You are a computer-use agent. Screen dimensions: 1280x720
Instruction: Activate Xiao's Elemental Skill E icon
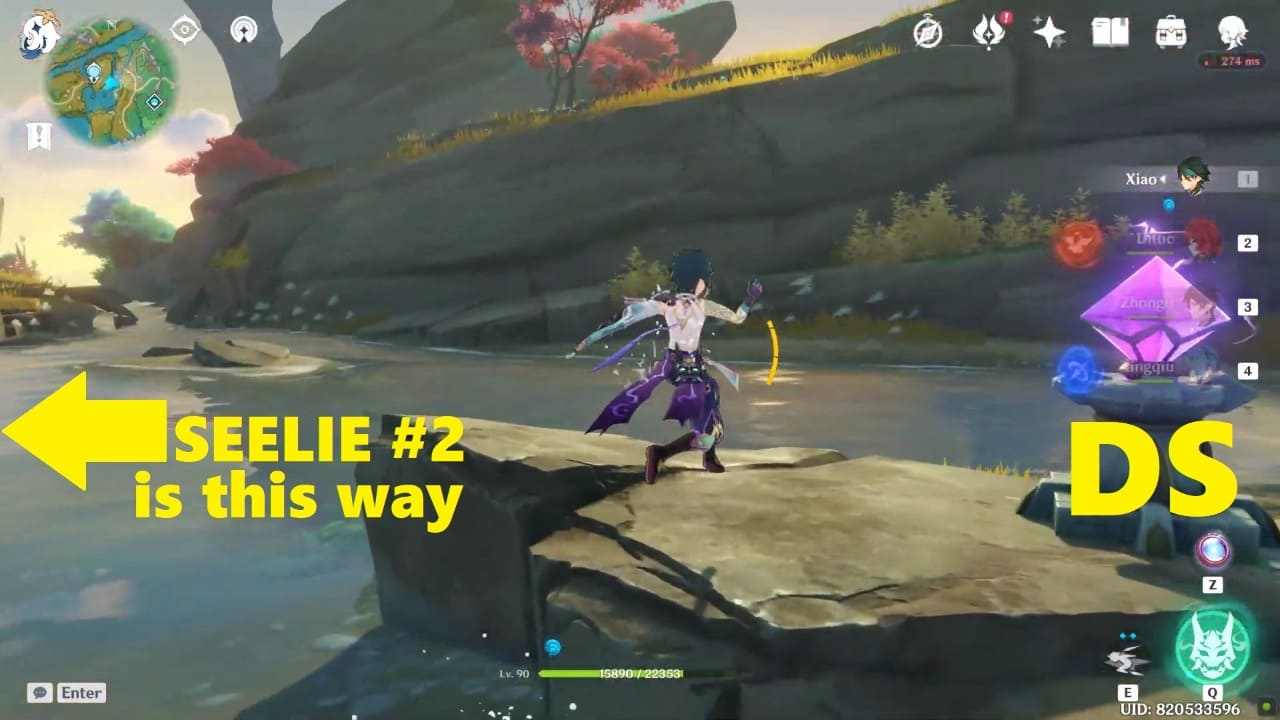(1128, 662)
